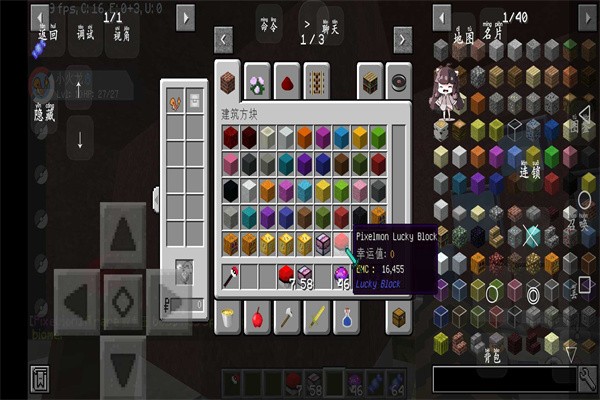Select the redstone block in the hotbar row

[285, 274]
